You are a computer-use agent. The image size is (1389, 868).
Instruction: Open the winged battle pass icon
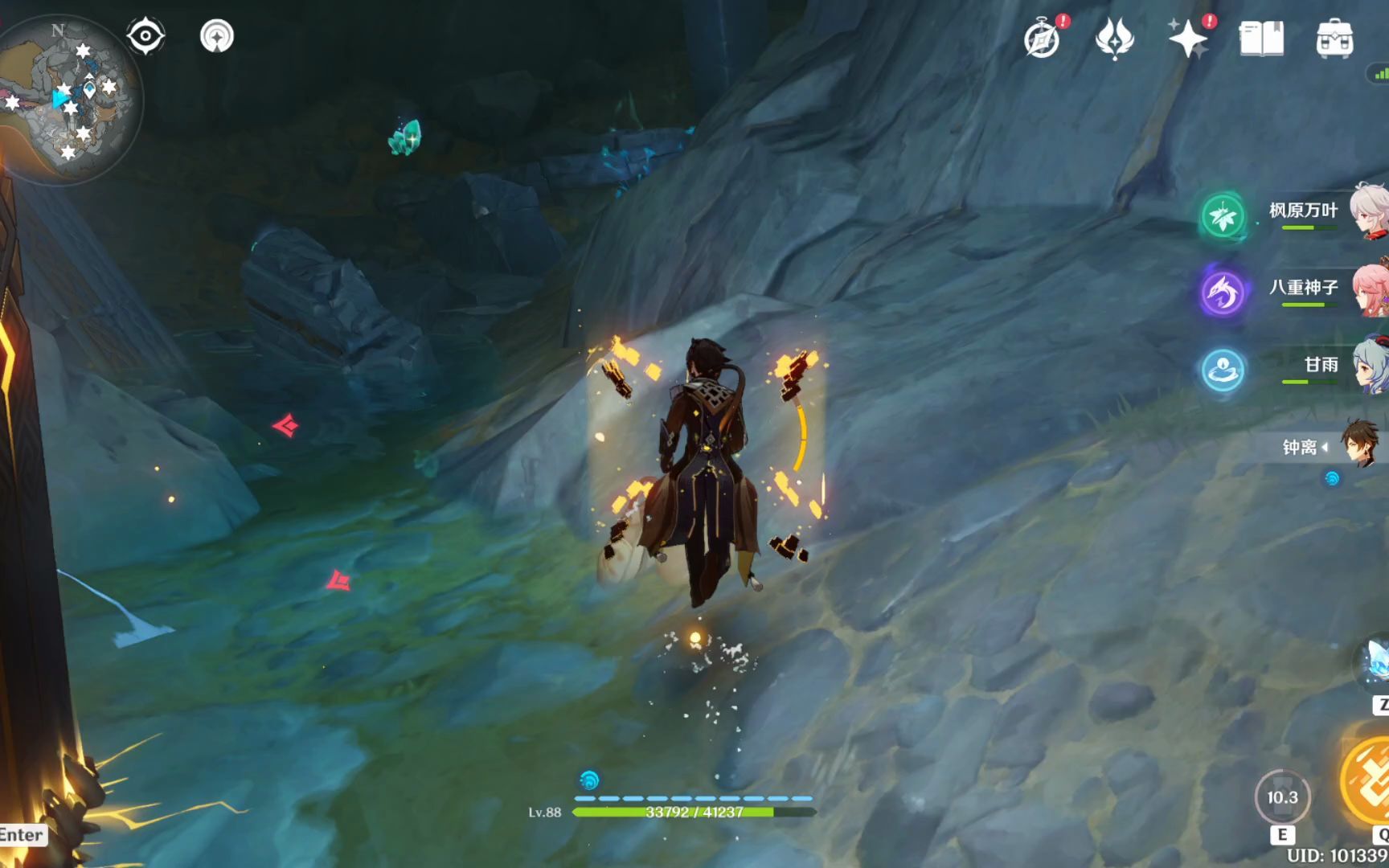tap(1114, 39)
